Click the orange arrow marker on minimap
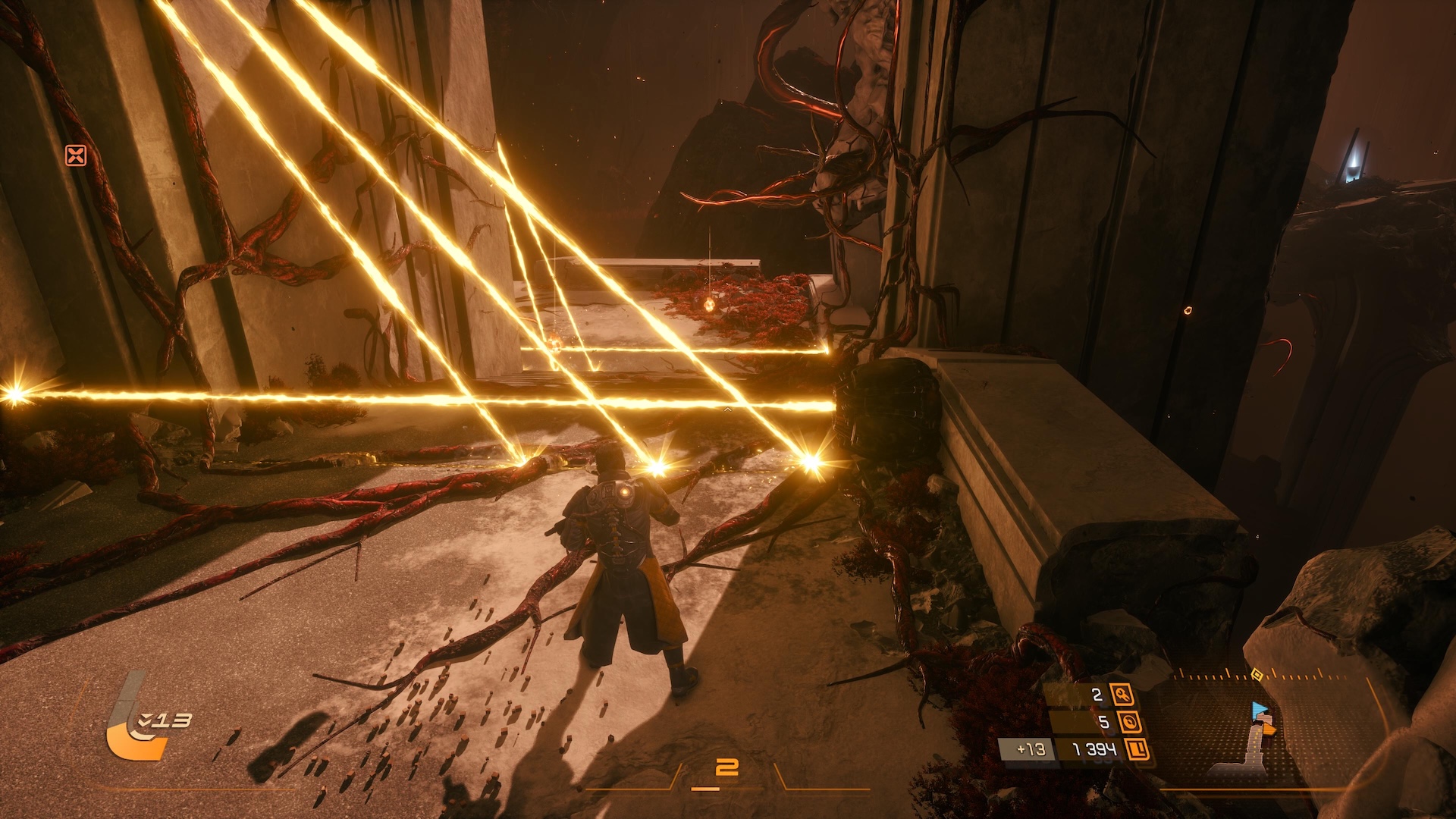 [x=1268, y=729]
